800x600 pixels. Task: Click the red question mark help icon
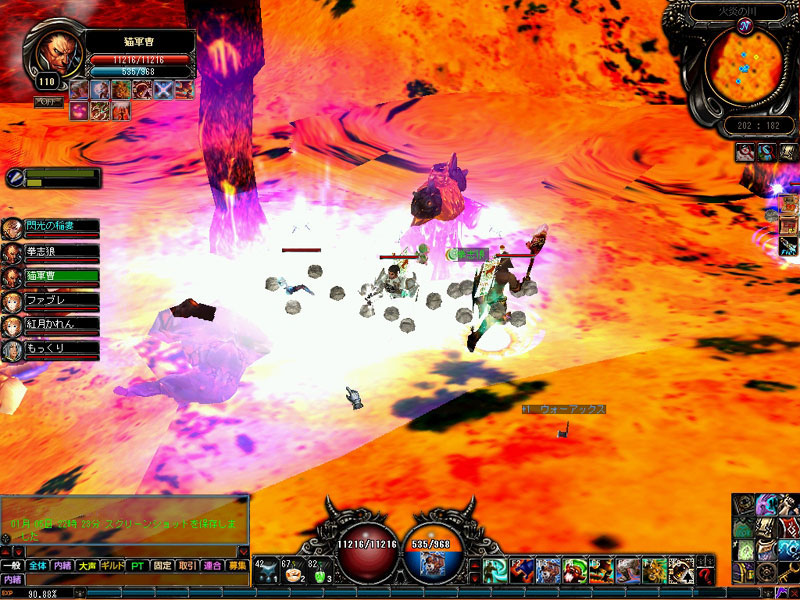pos(707,573)
